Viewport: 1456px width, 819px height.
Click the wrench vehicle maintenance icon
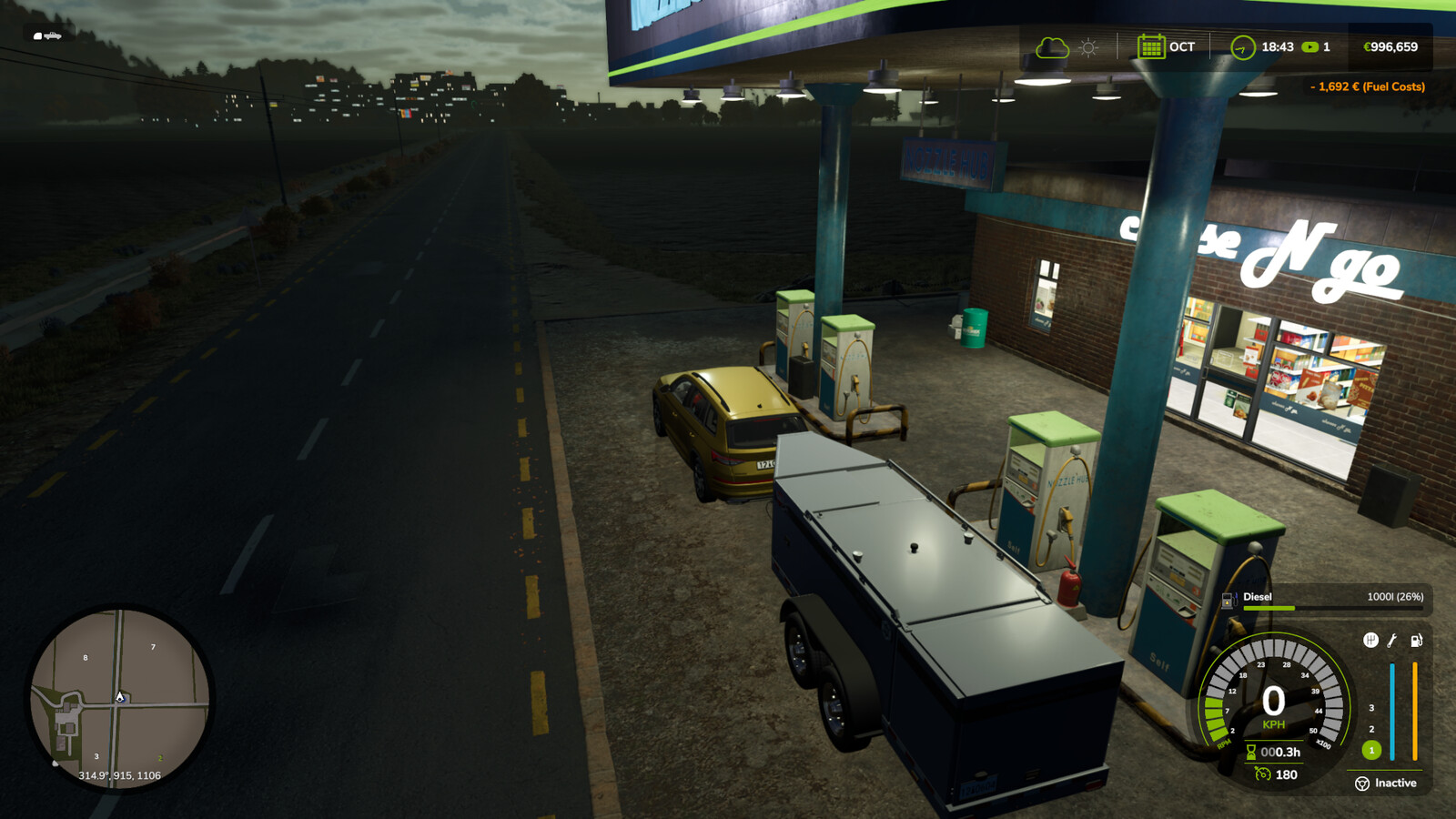click(x=1391, y=640)
